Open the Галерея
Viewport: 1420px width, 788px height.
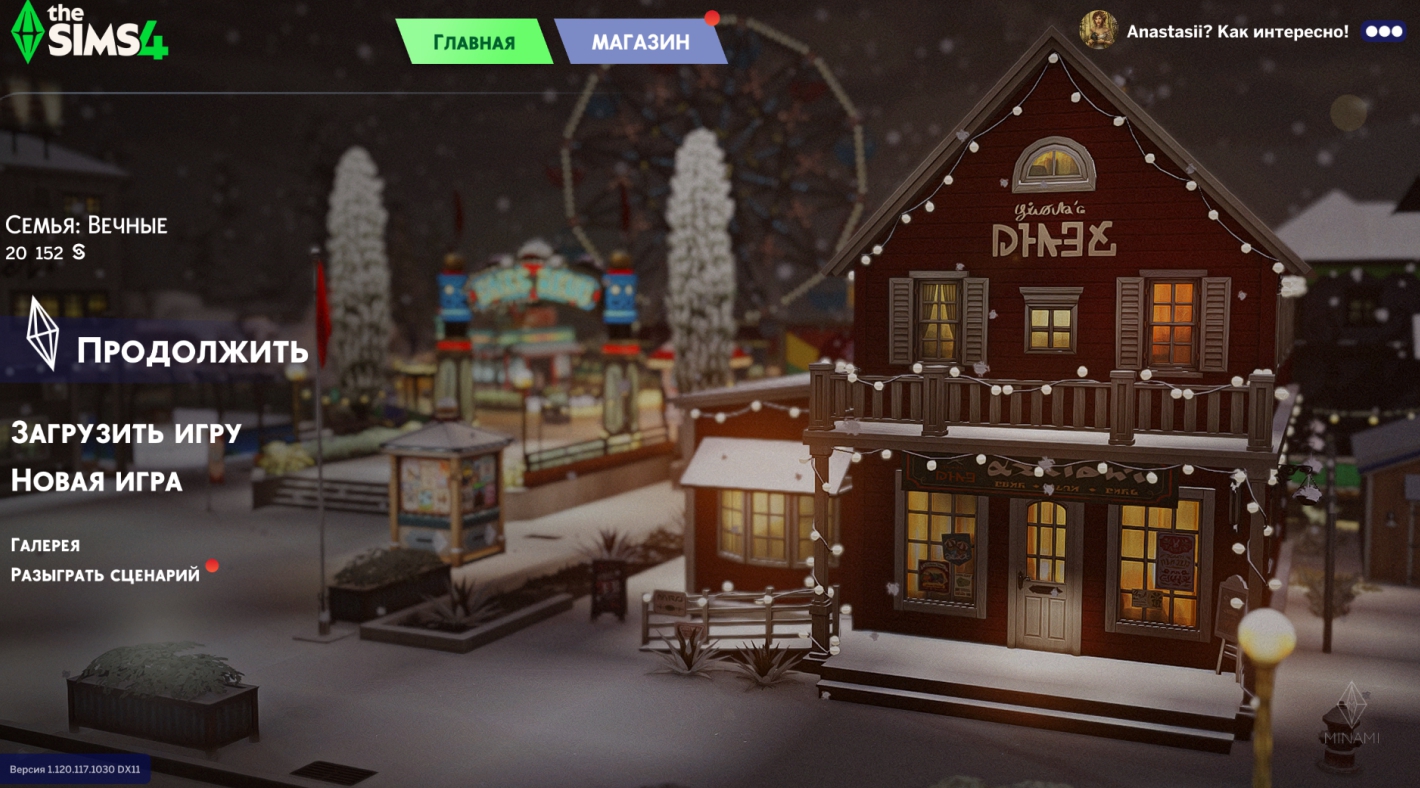[45, 545]
